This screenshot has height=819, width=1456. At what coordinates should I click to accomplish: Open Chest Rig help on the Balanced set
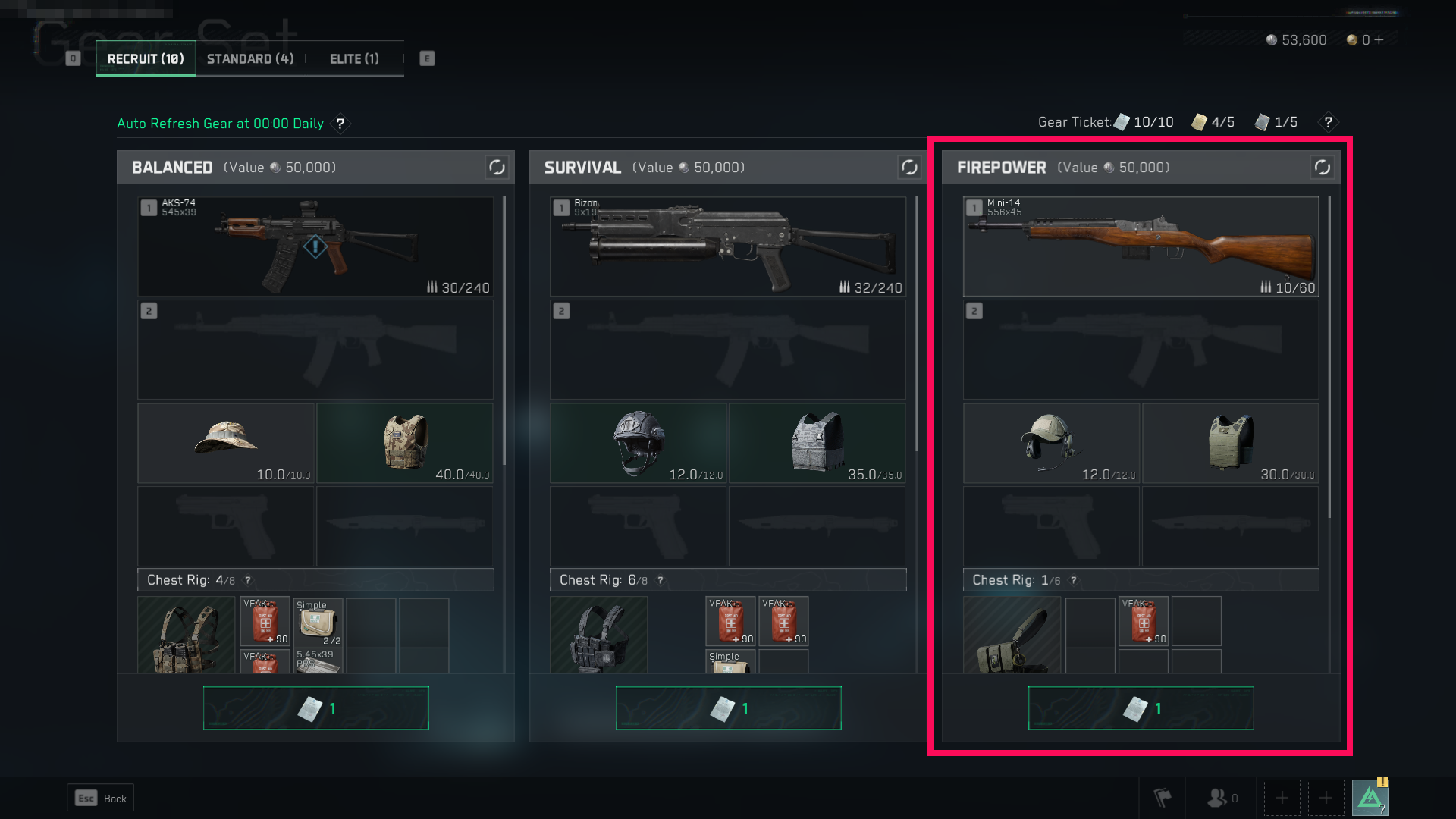(x=247, y=580)
